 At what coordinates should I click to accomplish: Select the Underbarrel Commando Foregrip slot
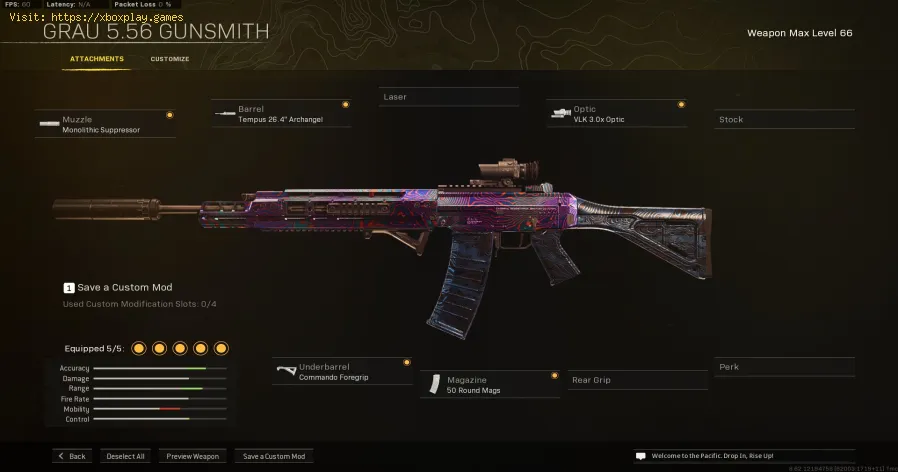[342, 372]
